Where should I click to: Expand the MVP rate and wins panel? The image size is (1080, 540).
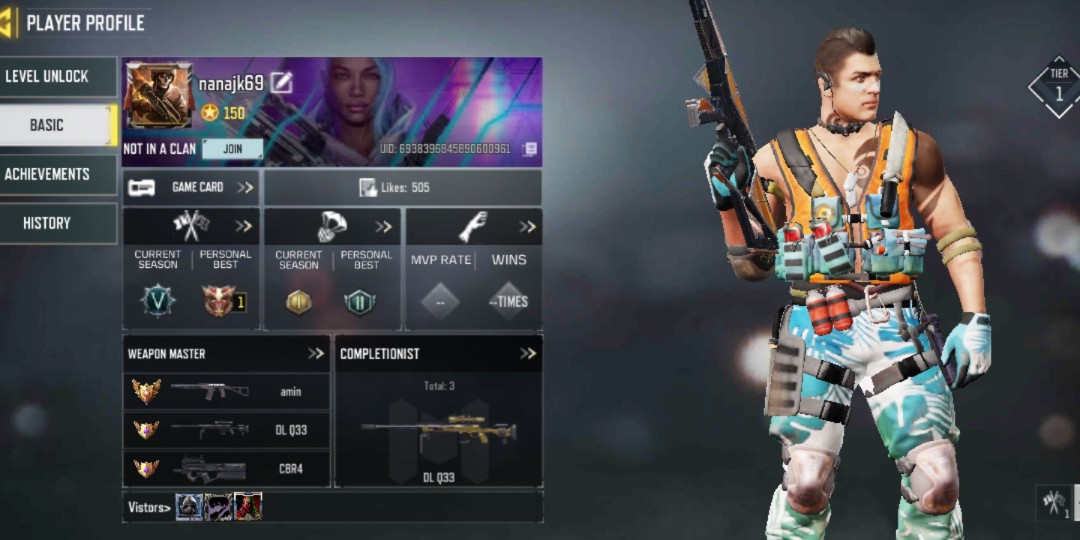coord(527,226)
